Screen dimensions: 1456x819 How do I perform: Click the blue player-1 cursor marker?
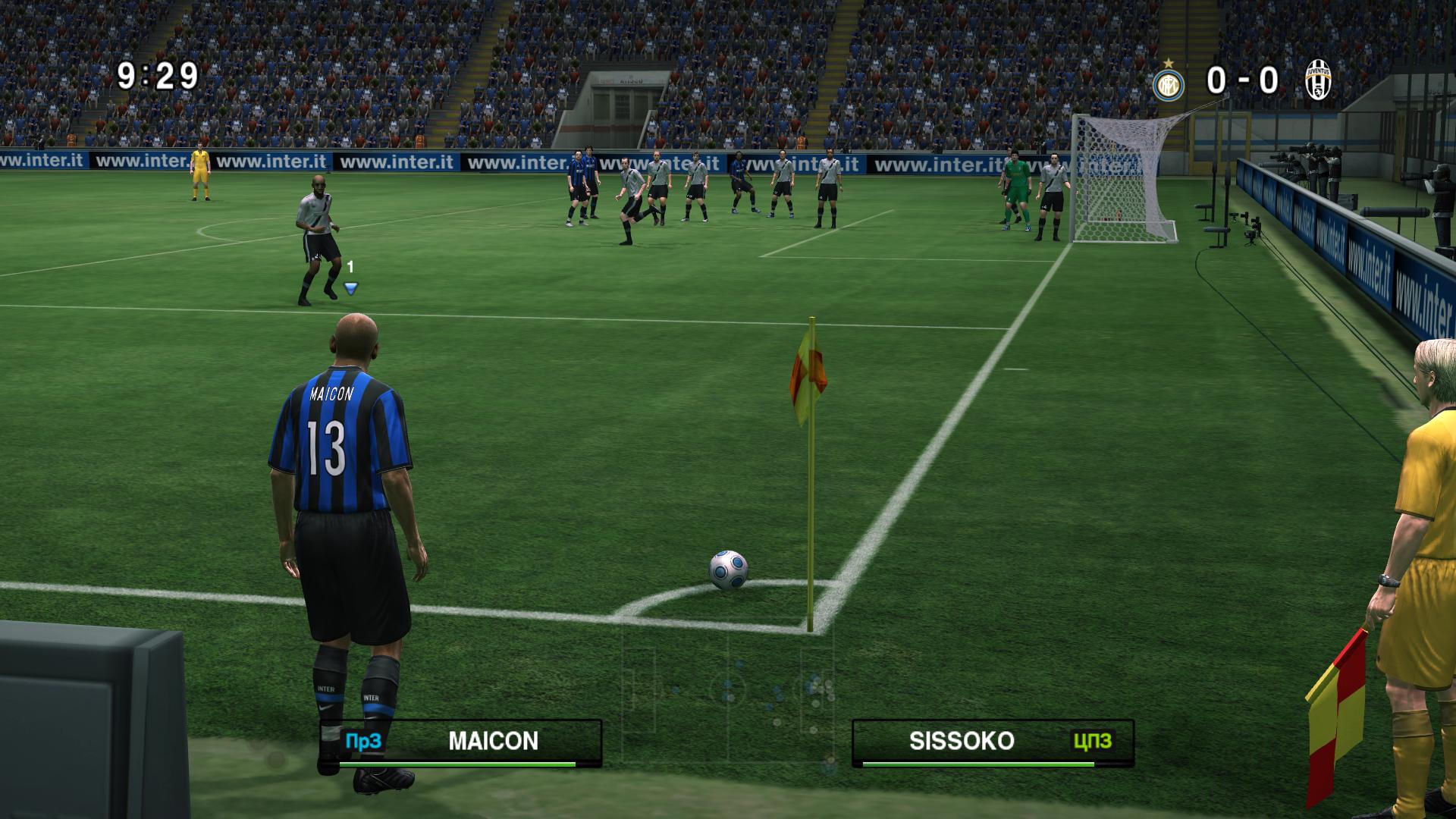coord(350,288)
